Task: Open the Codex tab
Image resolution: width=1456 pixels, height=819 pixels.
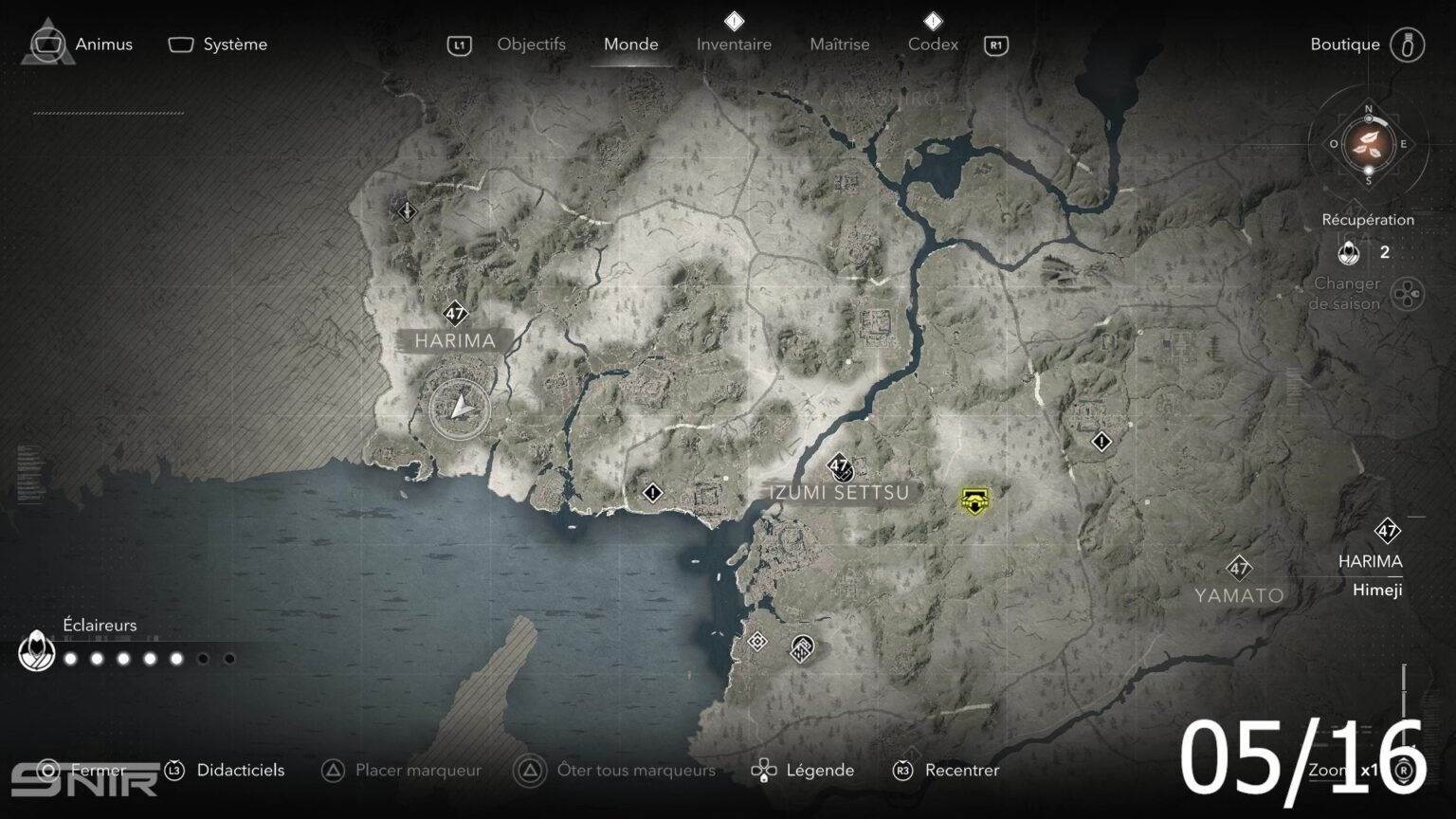Action: click(933, 44)
